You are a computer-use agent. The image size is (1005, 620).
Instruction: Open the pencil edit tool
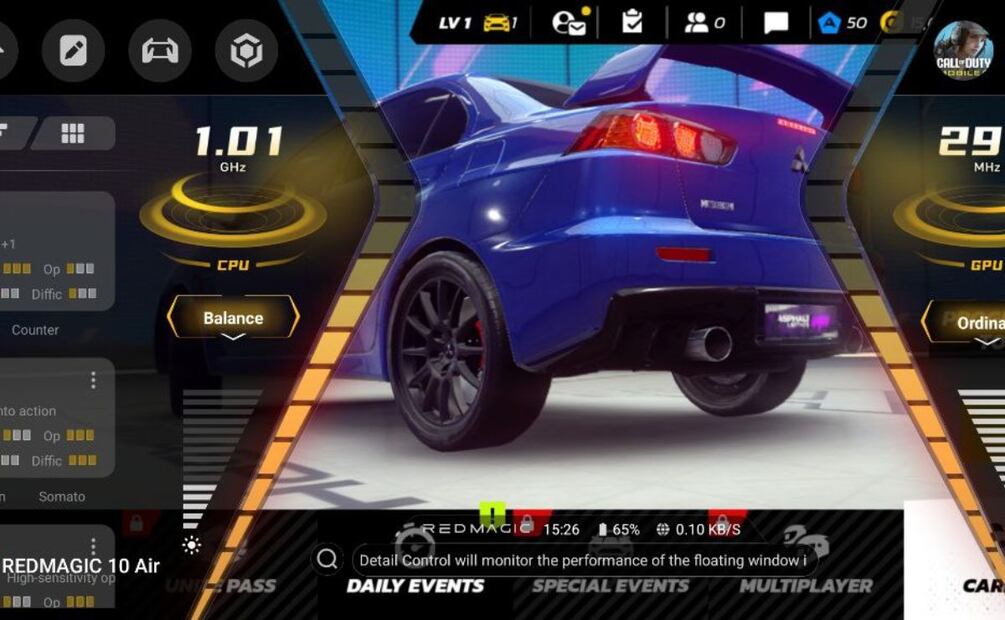click(73, 50)
